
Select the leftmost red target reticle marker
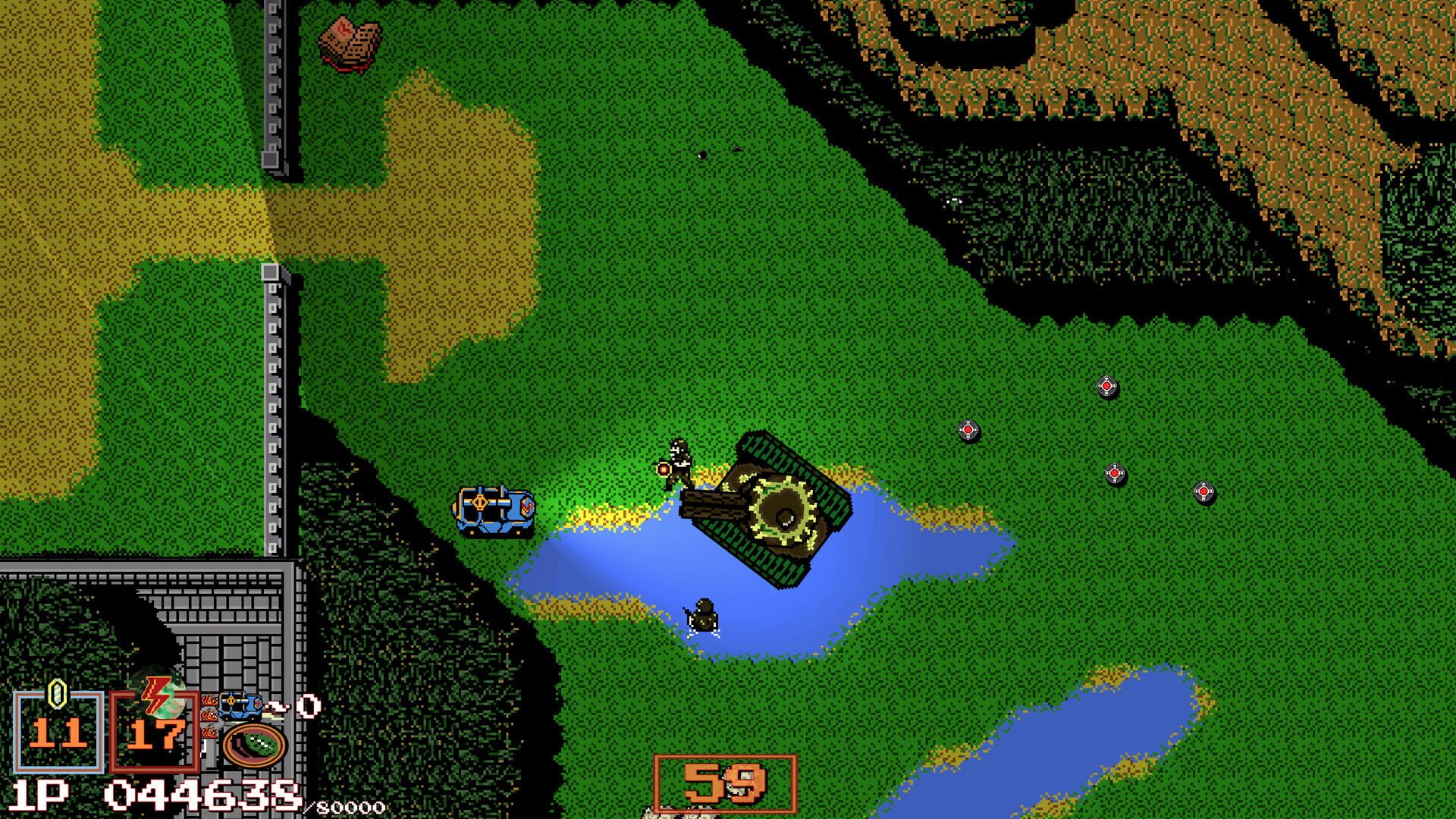click(968, 429)
